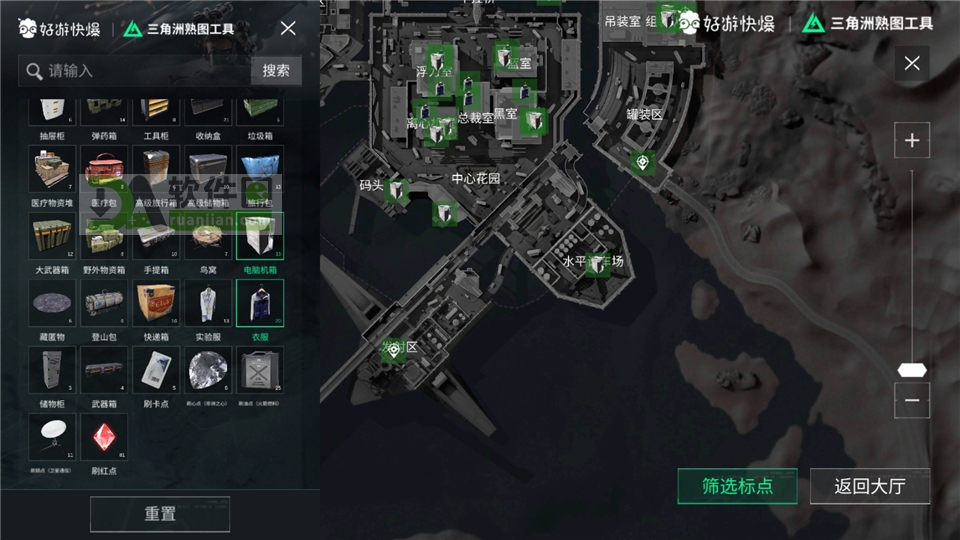This screenshot has width=960, height=540.
Task: Zoom out the map with the minus button
Action: coord(911,400)
